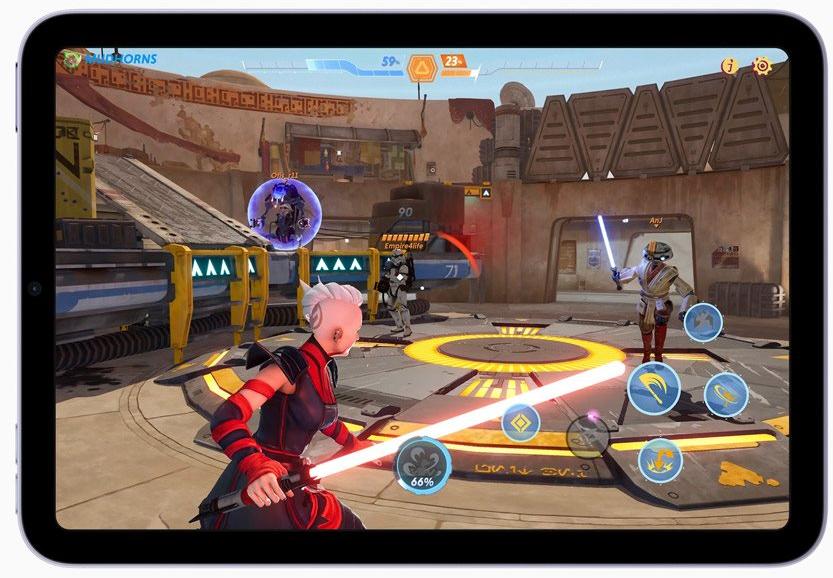Image resolution: width=833 pixels, height=578 pixels.
Task: Use the spinning saber ability
Action: pos(726,394)
